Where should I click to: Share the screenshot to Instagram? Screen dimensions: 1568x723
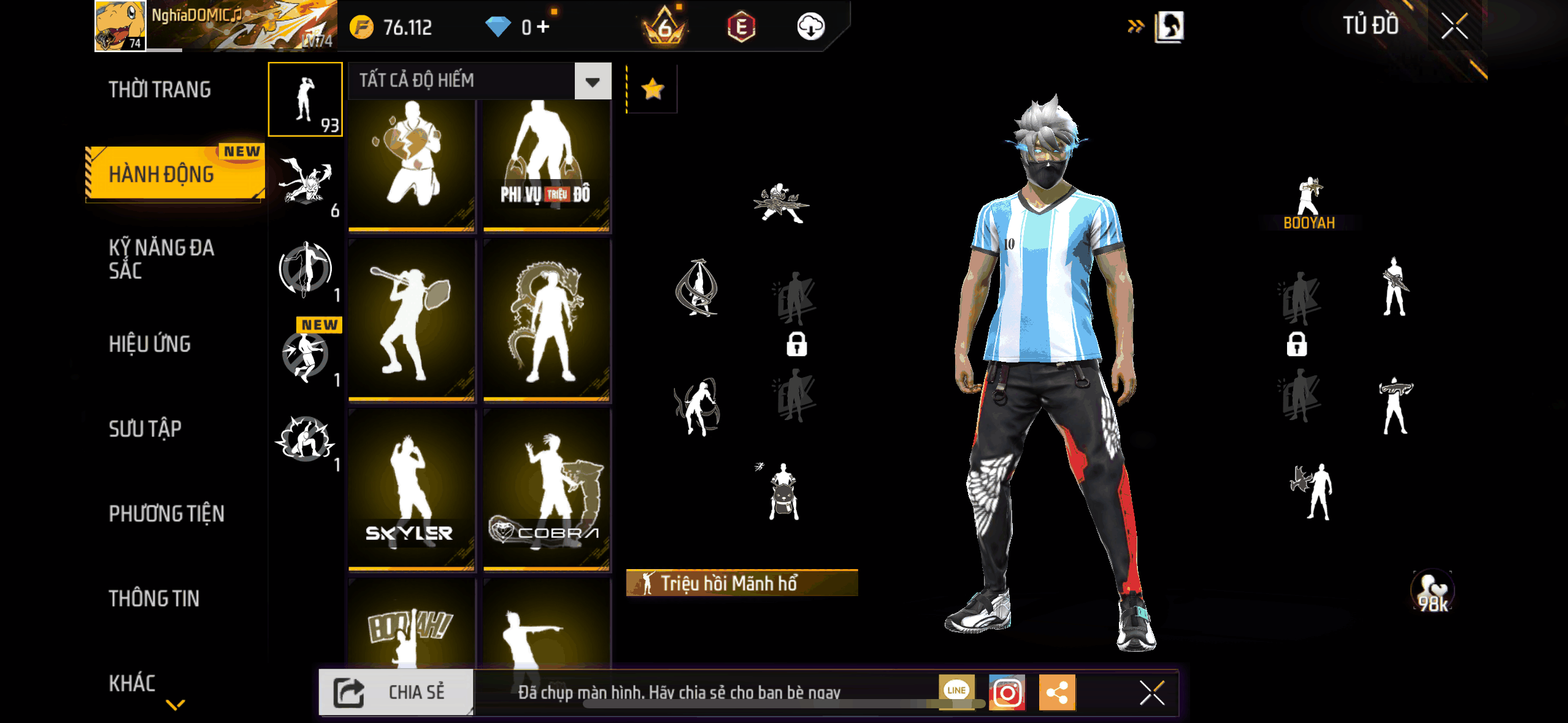coord(1007,693)
